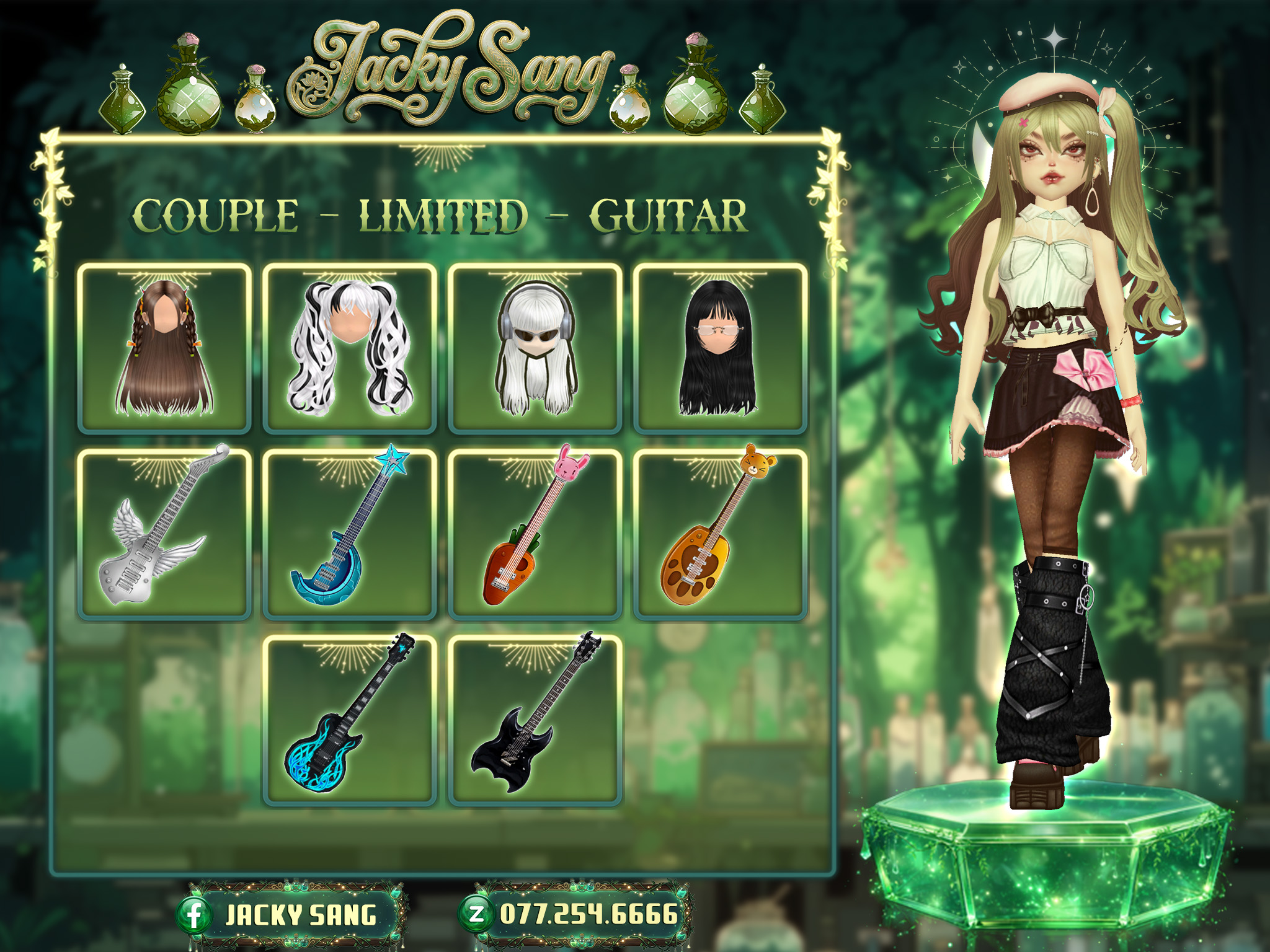Select the plain black bat-shaped guitar
The image size is (1270, 952).
[535, 720]
